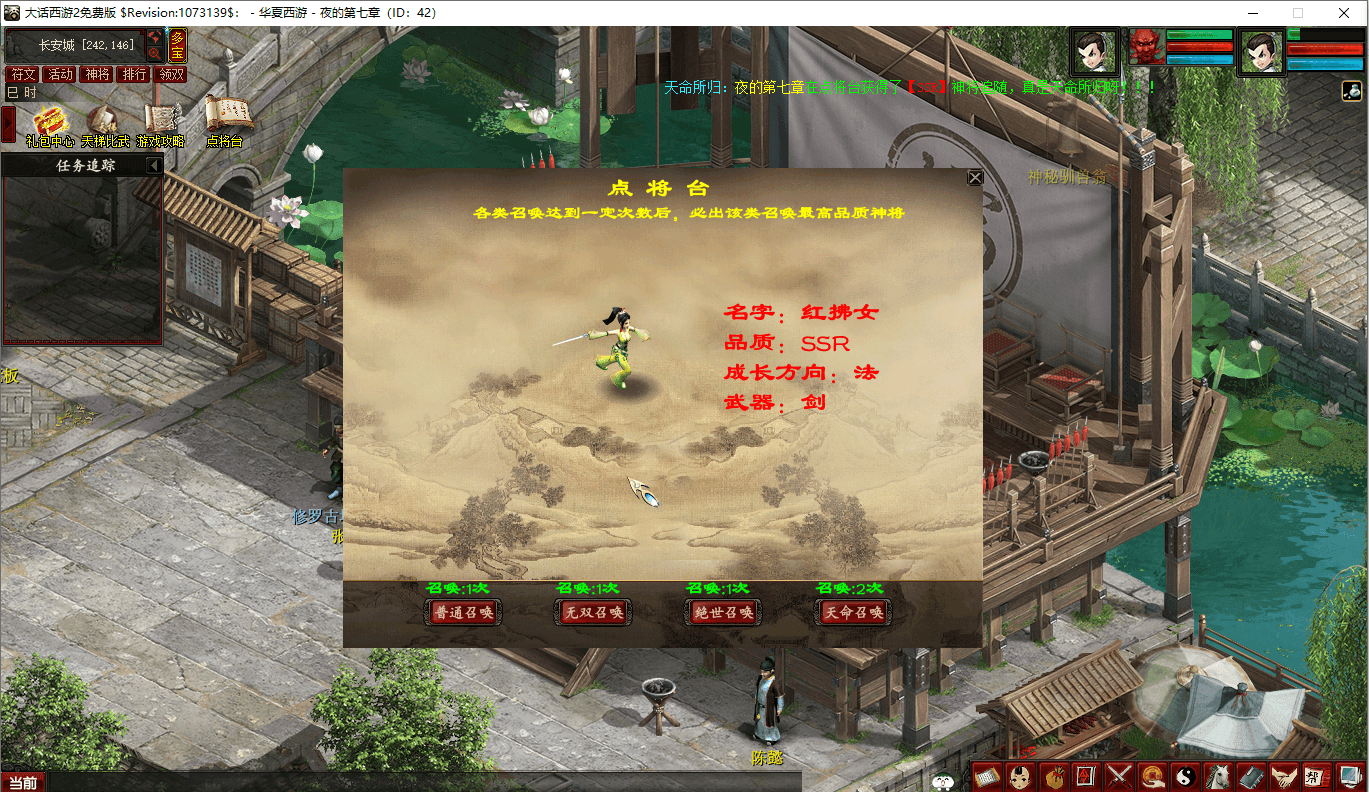Click the 领双 double-reward button
The width and height of the screenshot is (1369, 792).
[171, 74]
